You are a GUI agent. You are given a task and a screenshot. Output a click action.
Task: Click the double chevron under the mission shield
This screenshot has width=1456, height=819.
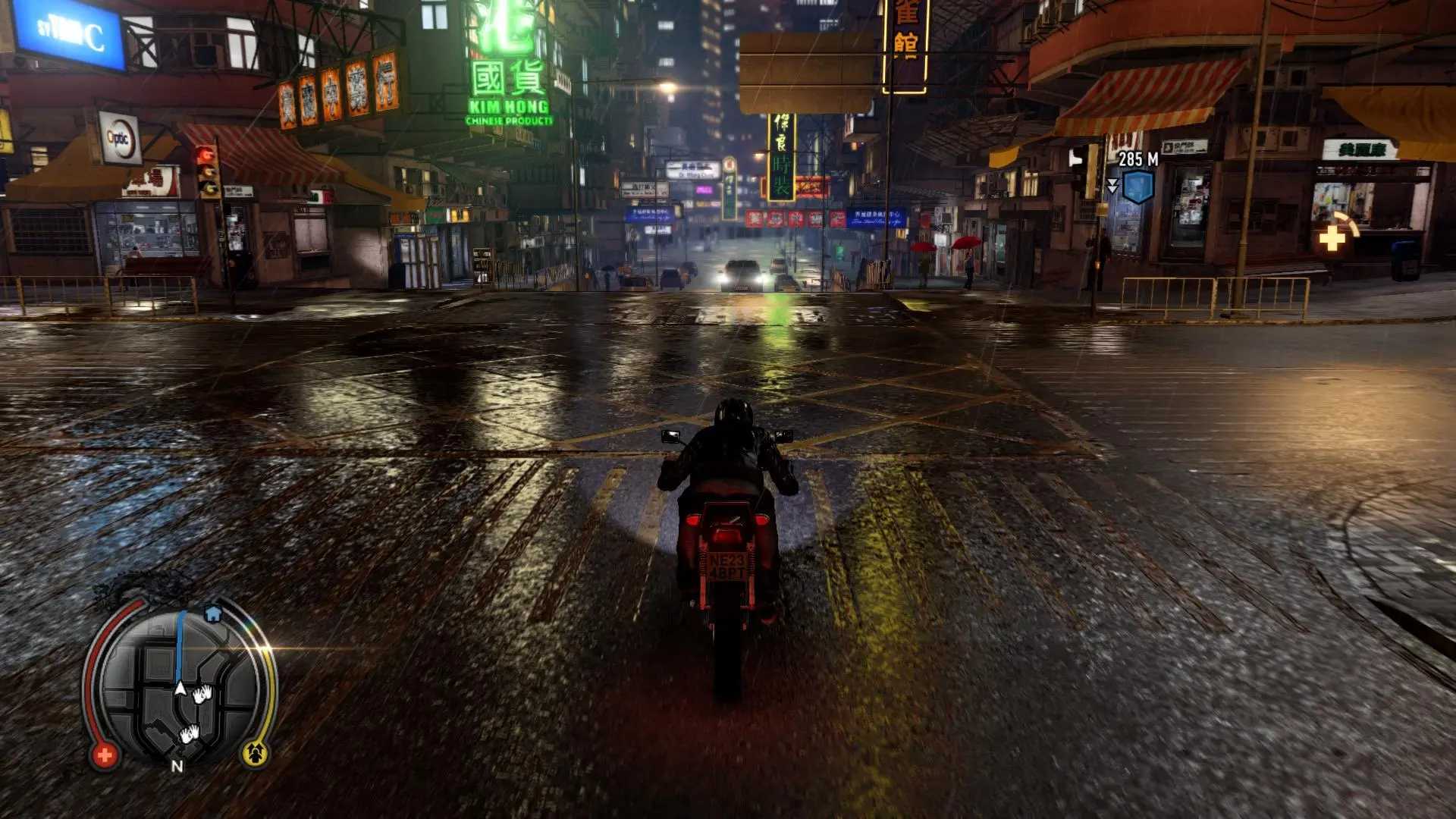(1112, 187)
